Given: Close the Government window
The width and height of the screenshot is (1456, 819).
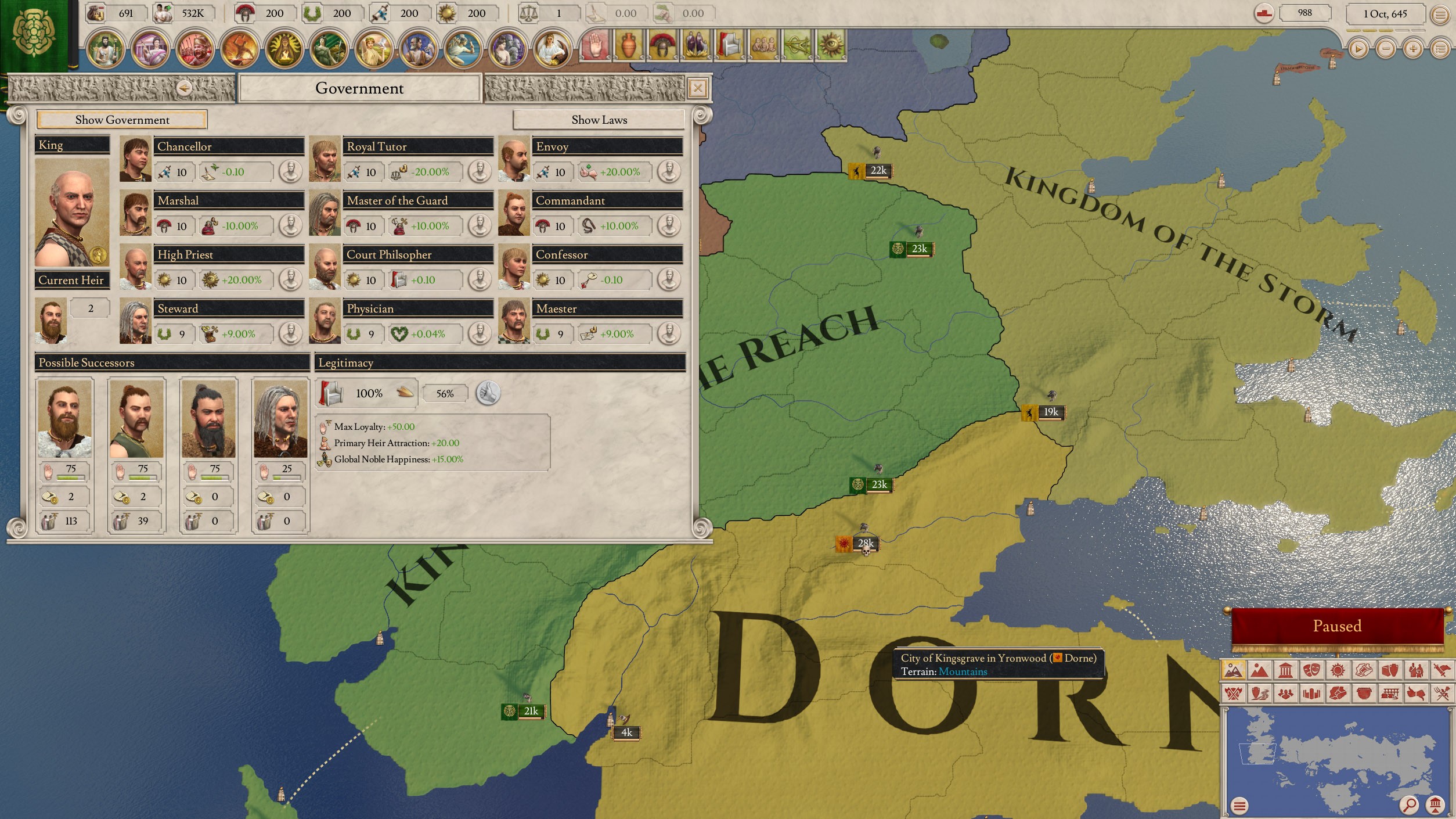Looking at the screenshot, I should 697,88.
